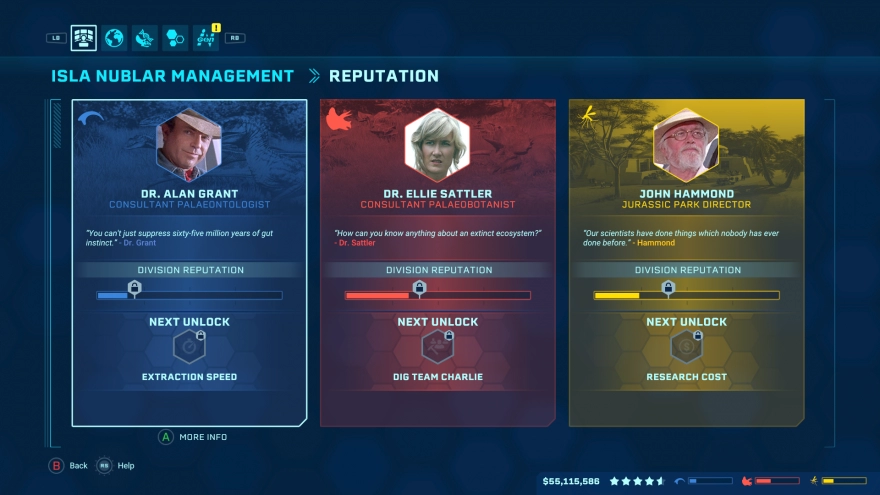This screenshot has width=880, height=495.
Task: Switch to the DNA fossils tab
Action: [145, 38]
